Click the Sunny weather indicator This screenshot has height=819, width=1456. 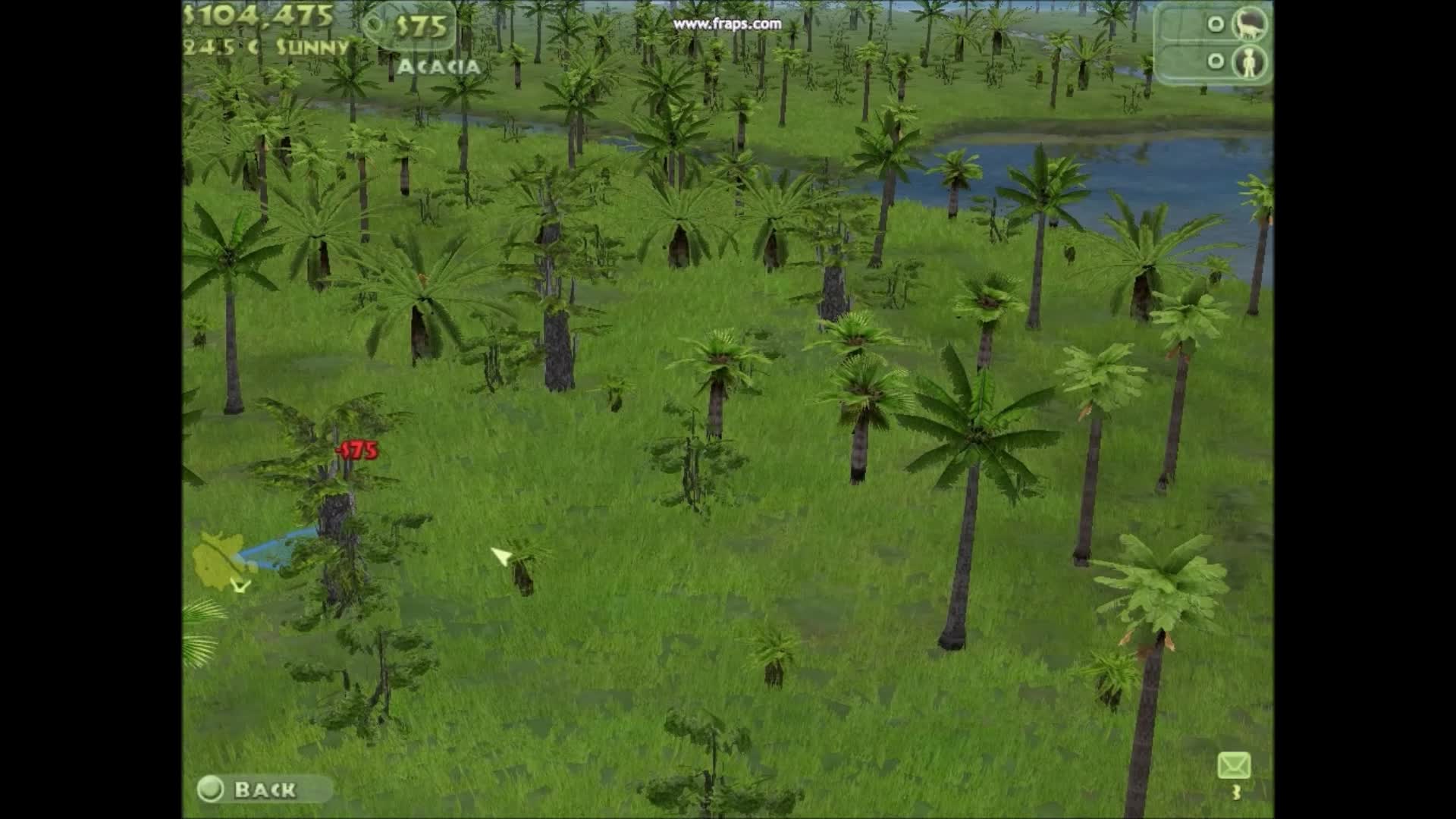(x=315, y=47)
